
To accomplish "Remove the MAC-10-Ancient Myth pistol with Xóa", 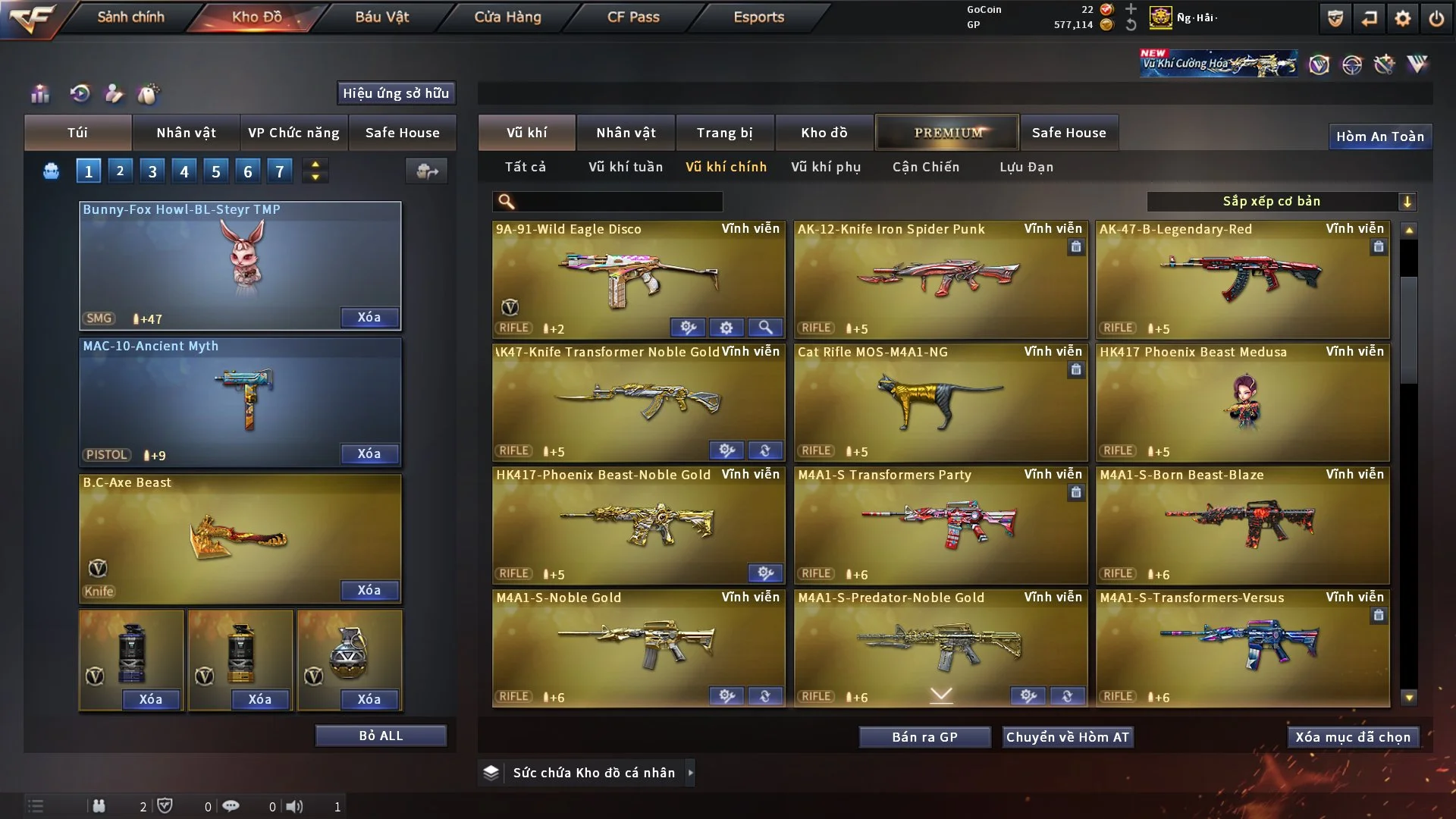I will coord(369,453).
